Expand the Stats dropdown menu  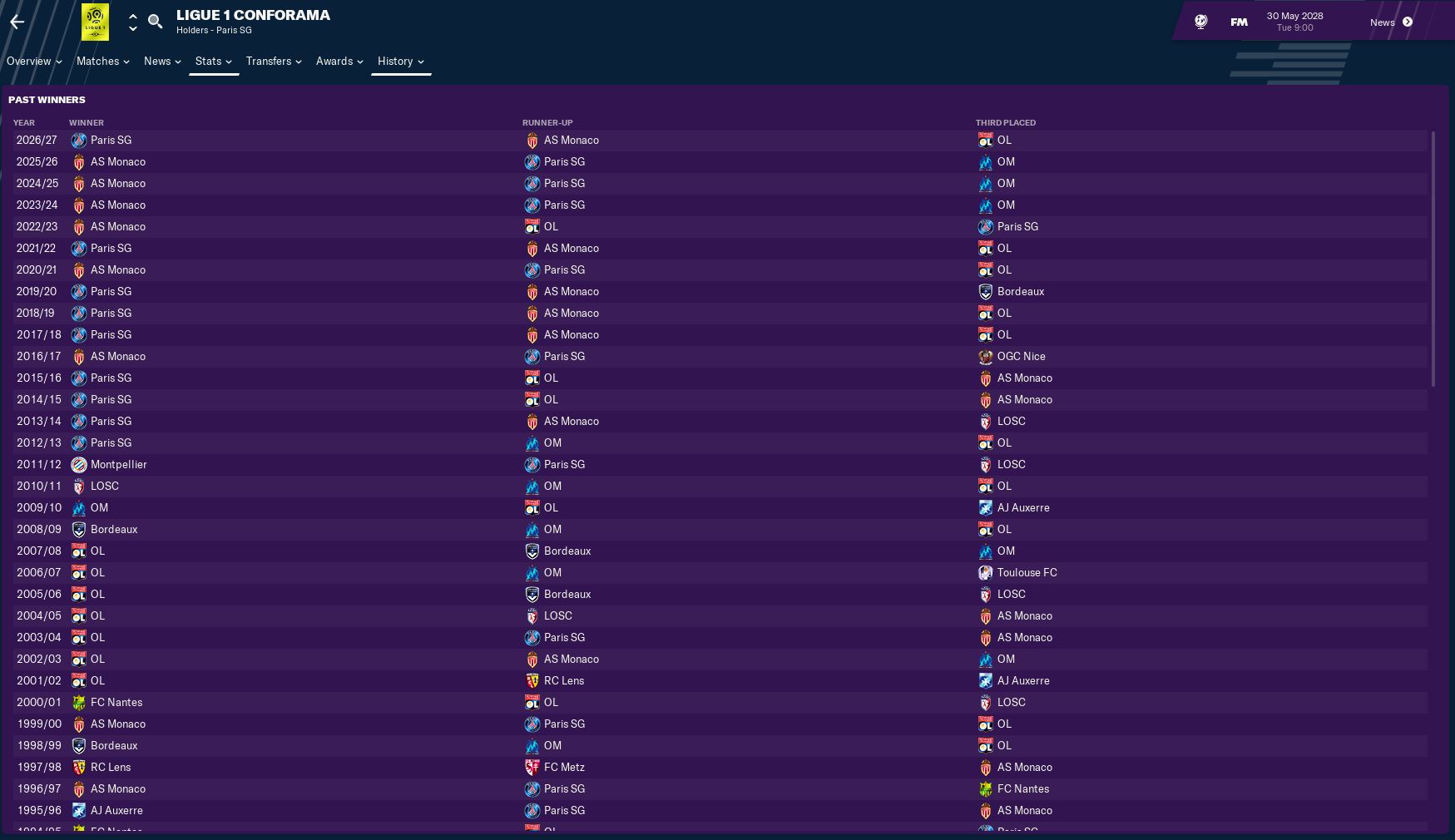pos(214,61)
